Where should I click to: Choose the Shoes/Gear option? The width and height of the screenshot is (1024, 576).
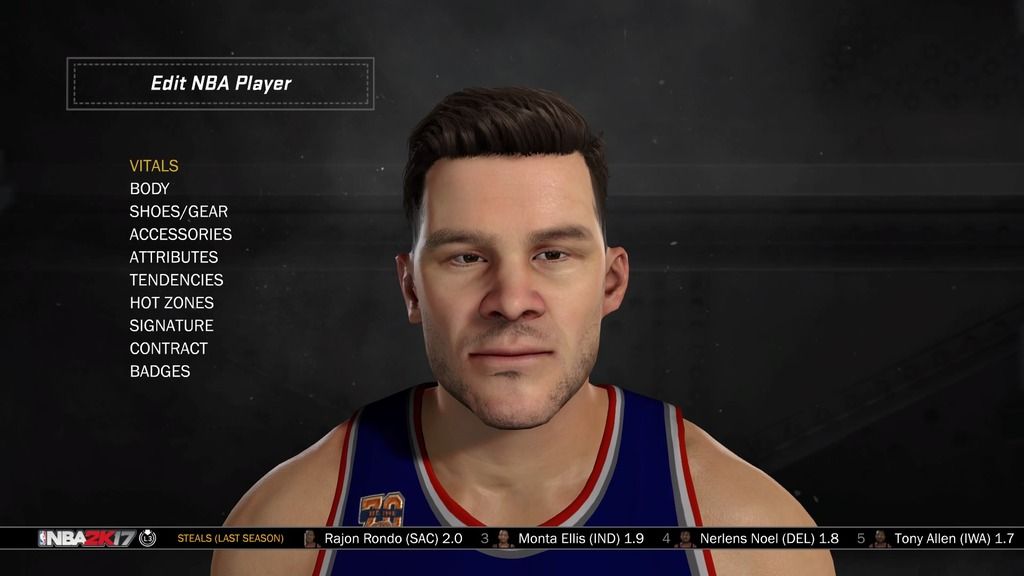click(x=178, y=212)
